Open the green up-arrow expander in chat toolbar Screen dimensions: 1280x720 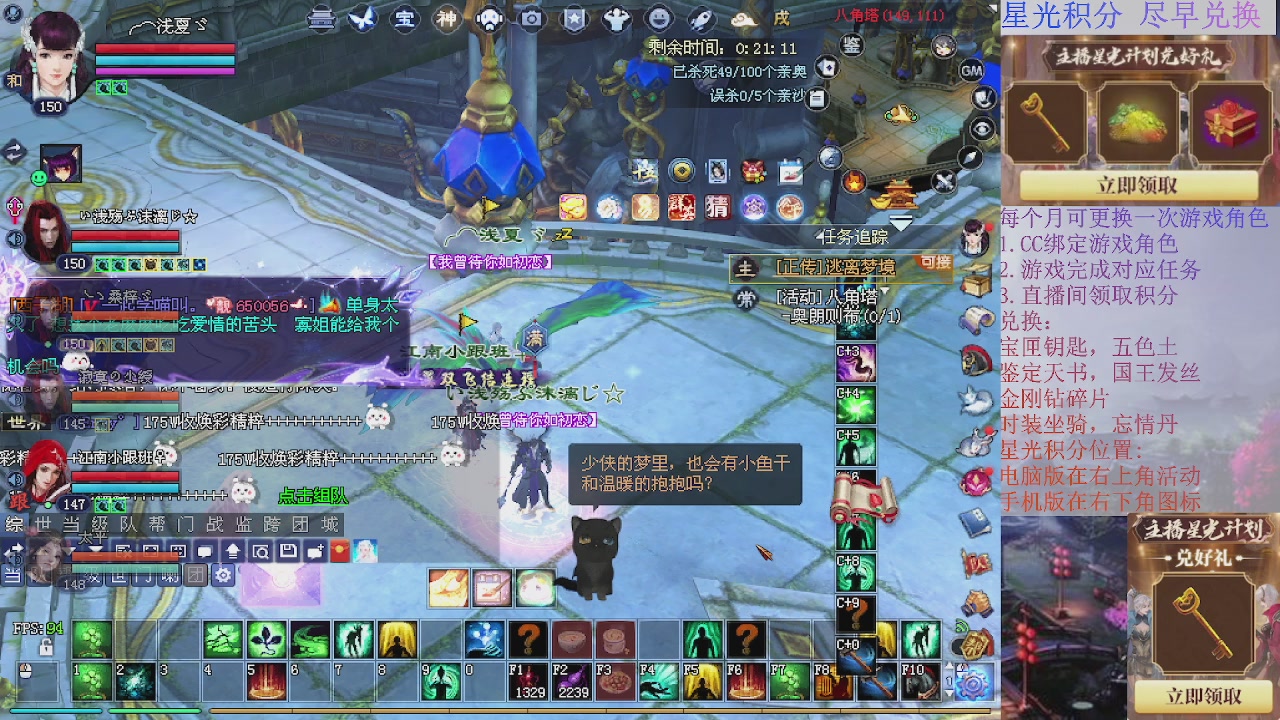pyautogui.click(x=231, y=549)
